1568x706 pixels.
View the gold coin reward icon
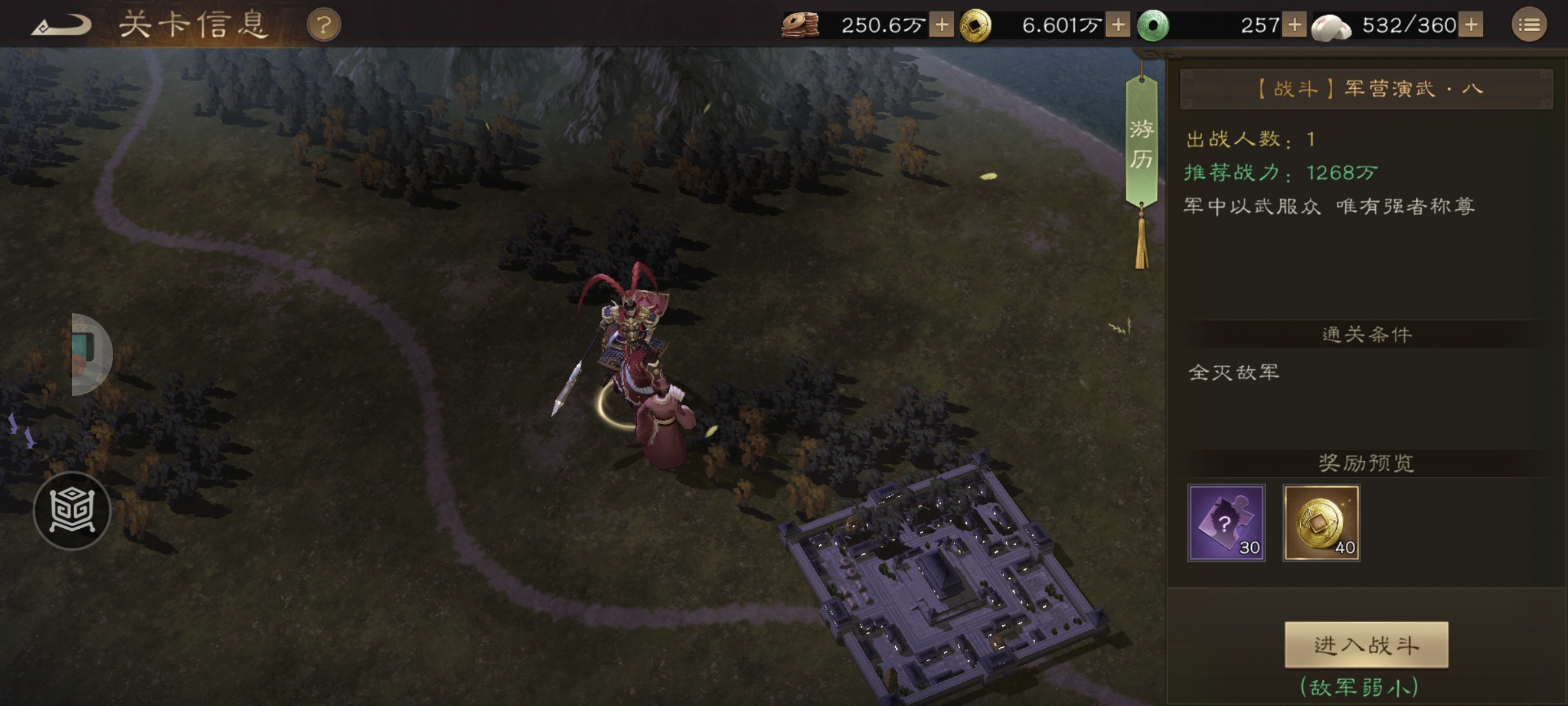point(1321,523)
